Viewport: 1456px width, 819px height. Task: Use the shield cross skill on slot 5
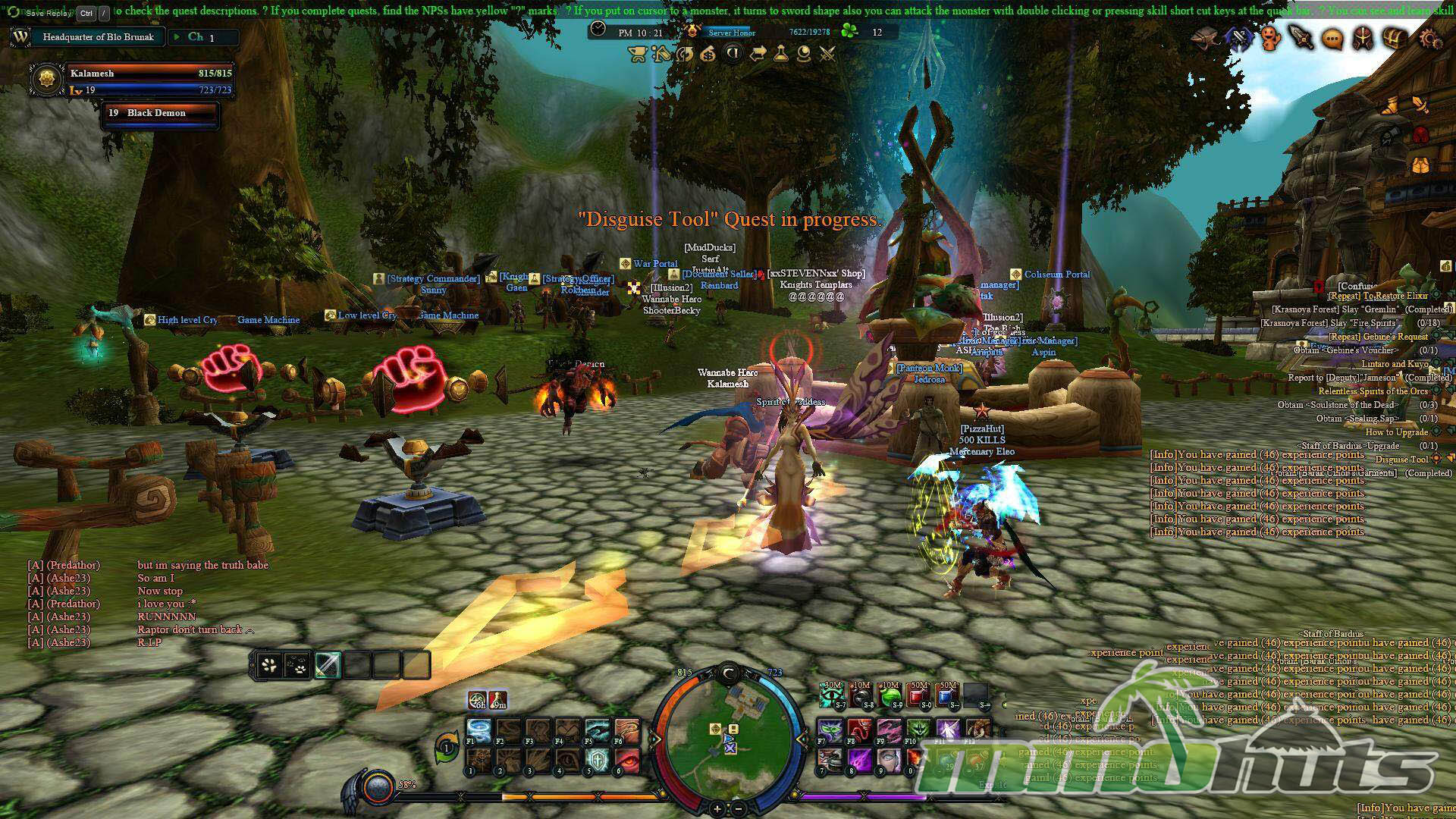point(598,759)
